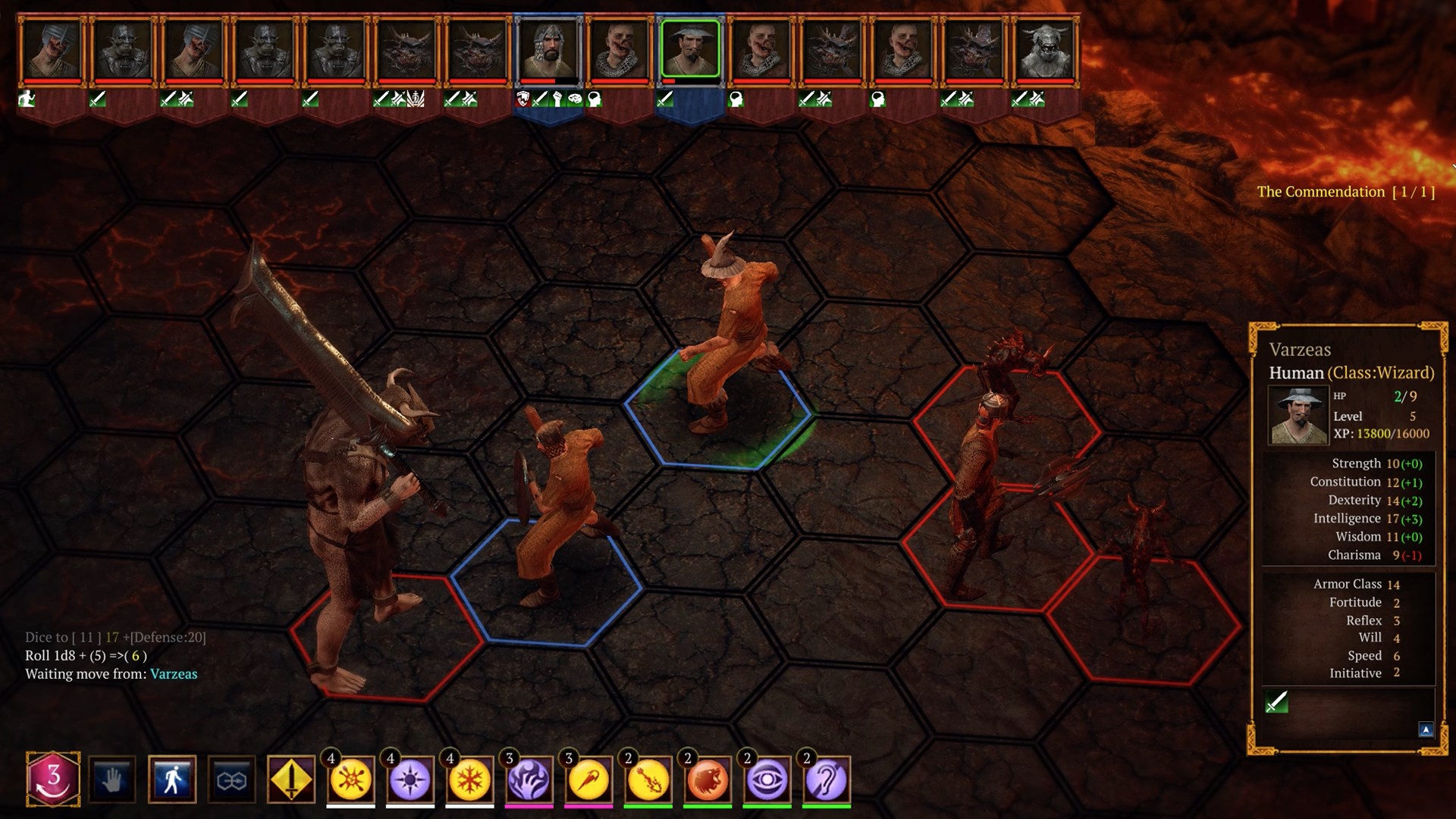
Task: Cast the purple eye spell
Action: click(x=767, y=780)
